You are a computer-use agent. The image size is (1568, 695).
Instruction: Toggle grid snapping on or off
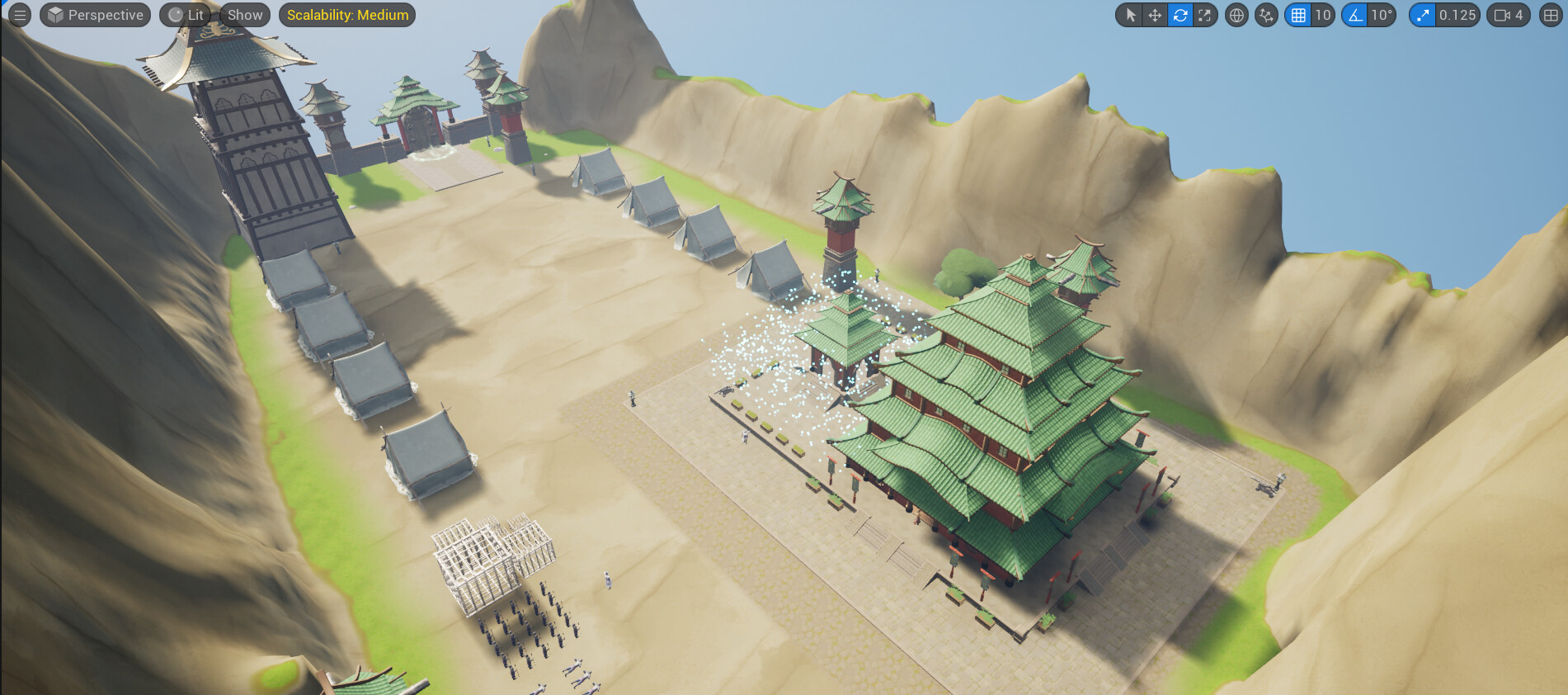click(x=1297, y=15)
